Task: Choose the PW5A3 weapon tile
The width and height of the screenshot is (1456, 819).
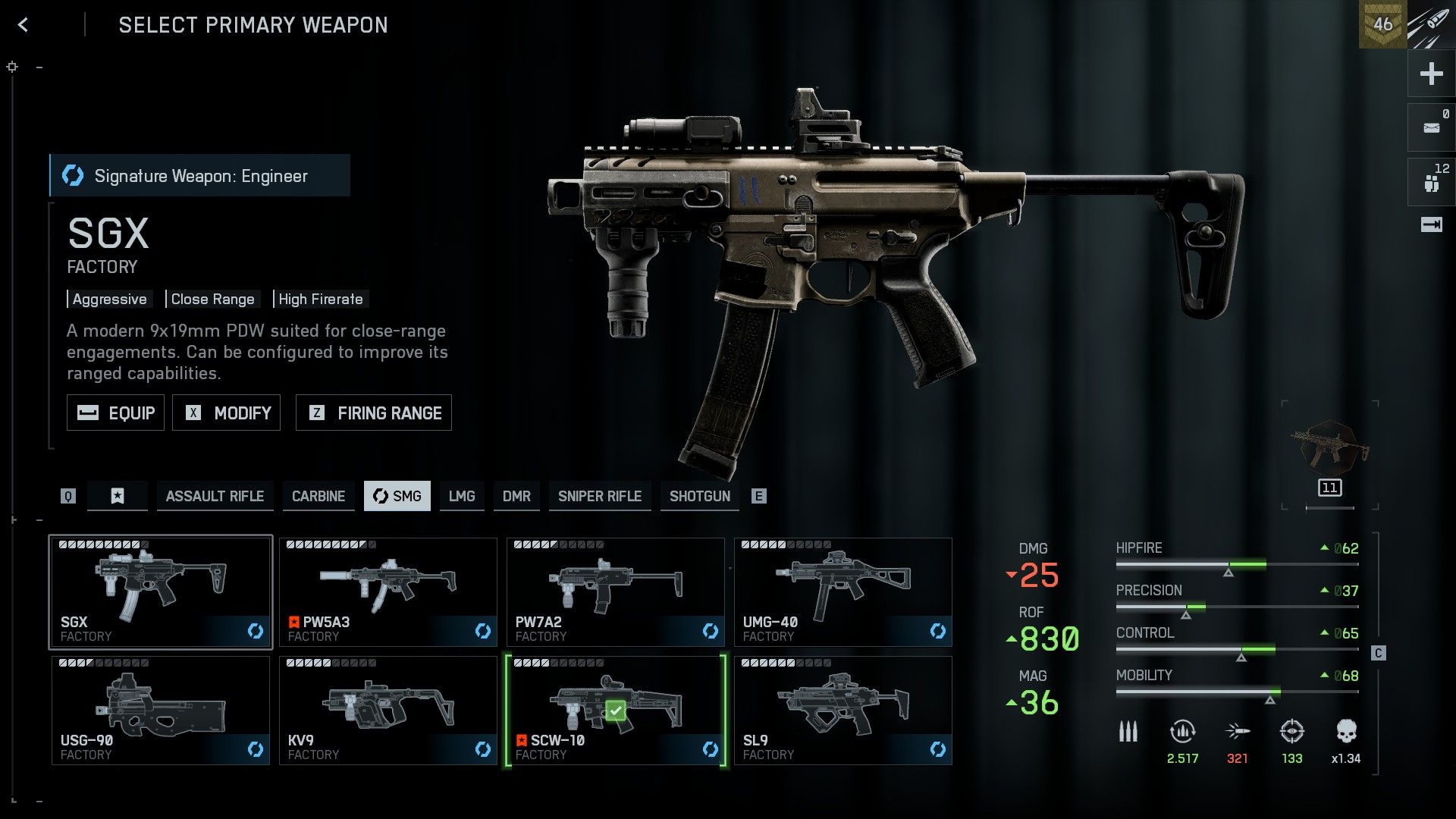Action: tap(388, 592)
